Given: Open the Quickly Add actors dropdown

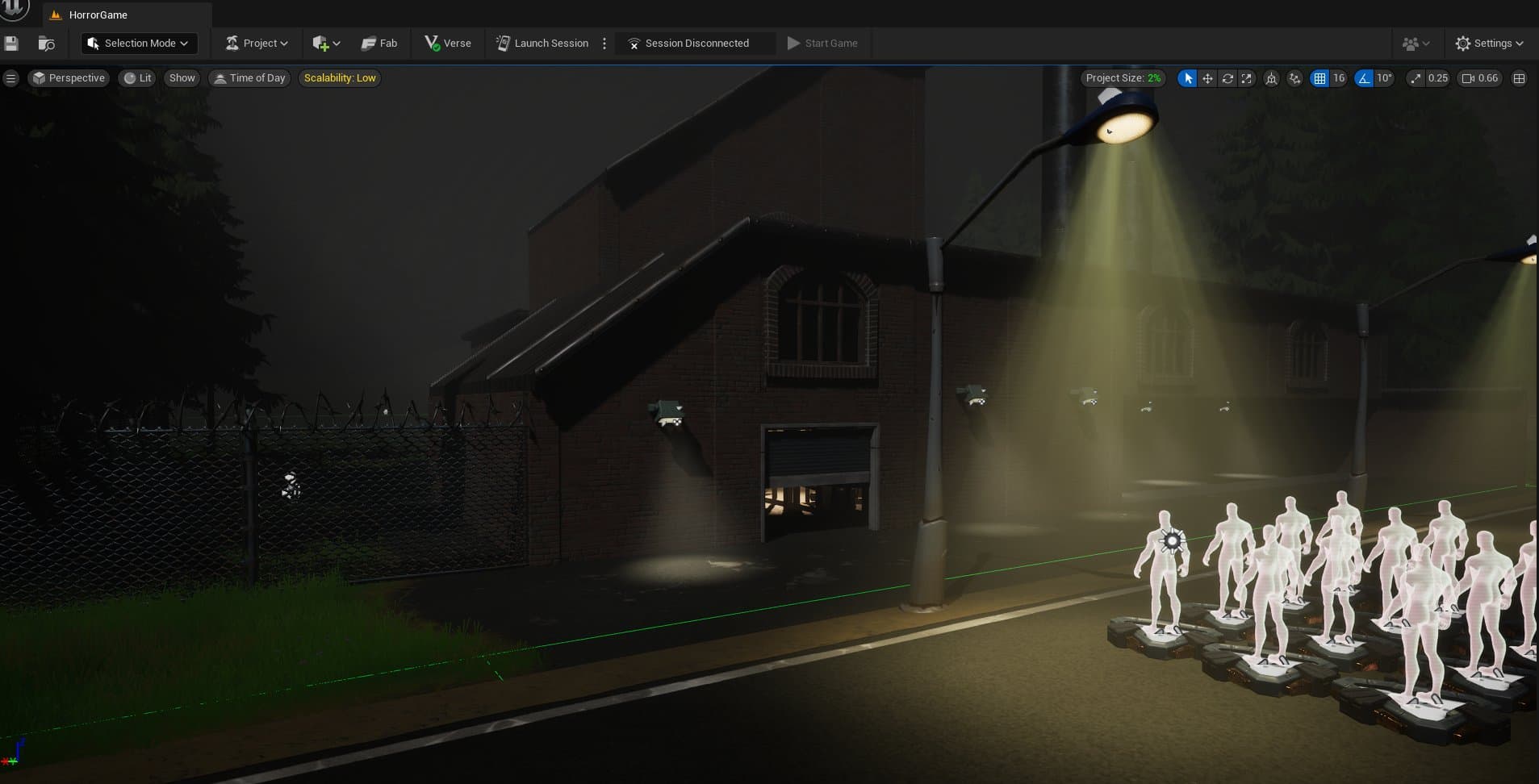Looking at the screenshot, I should 325,43.
